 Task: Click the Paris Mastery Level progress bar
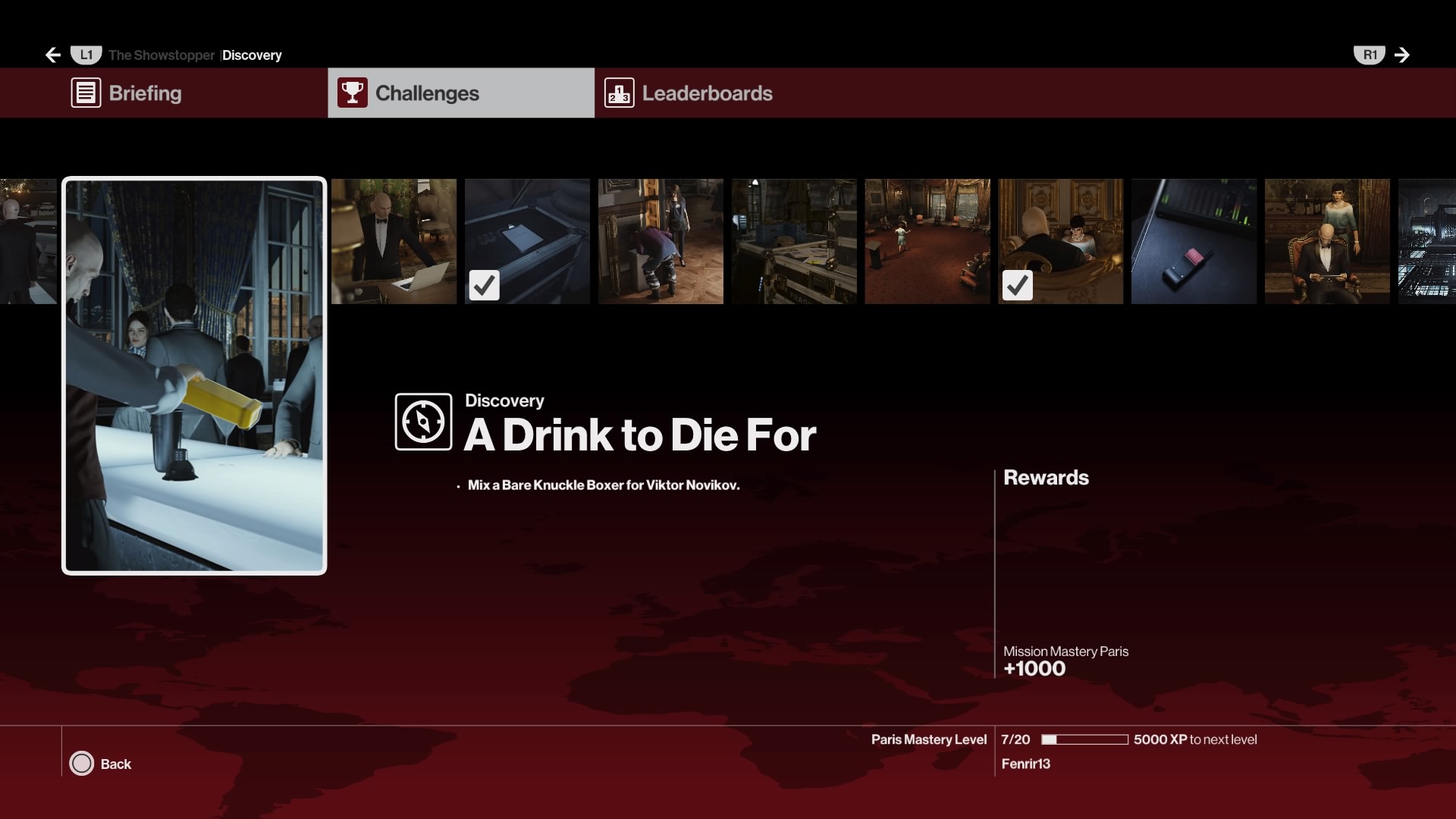coord(1084,739)
